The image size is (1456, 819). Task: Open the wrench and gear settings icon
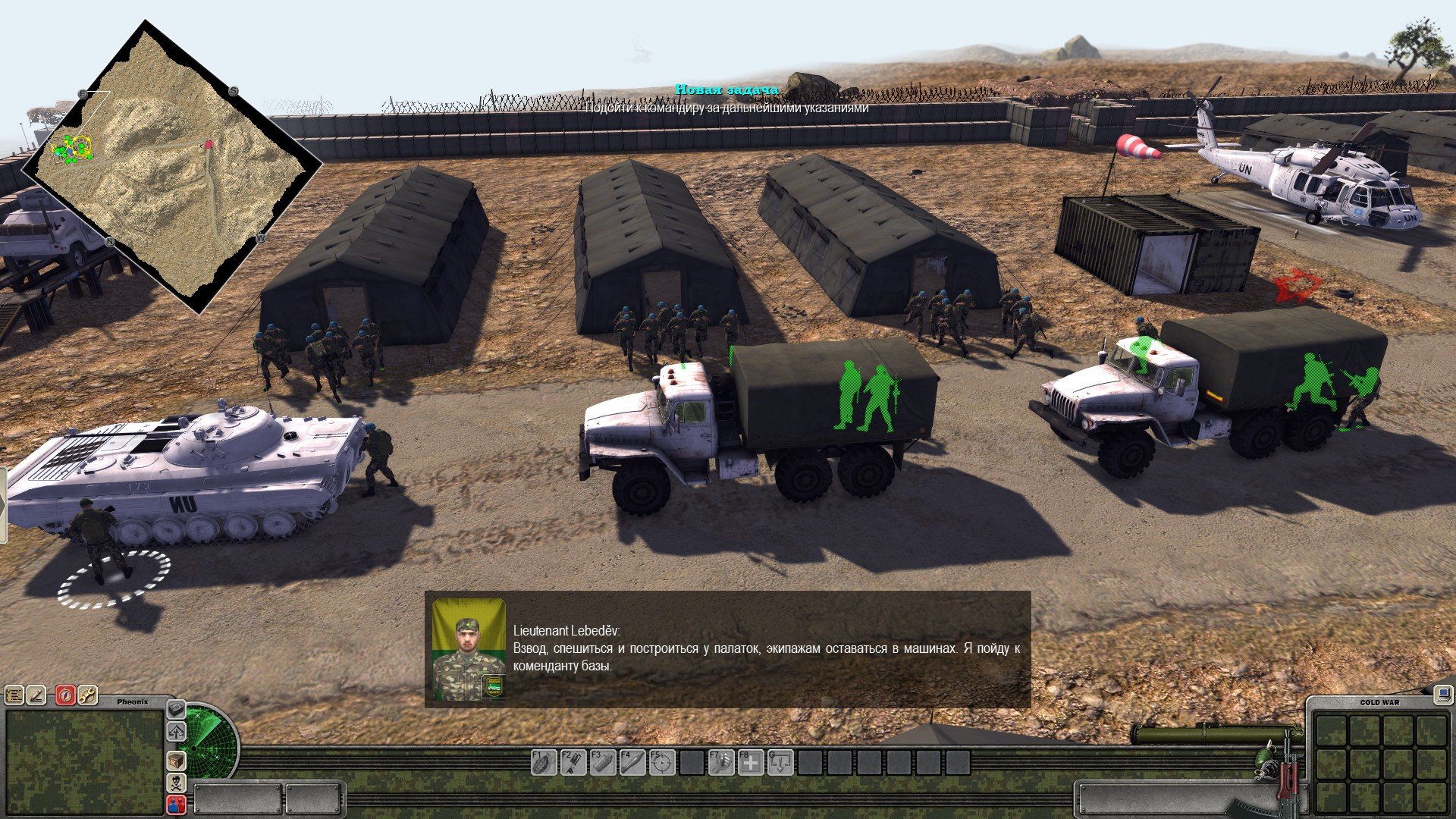87,695
